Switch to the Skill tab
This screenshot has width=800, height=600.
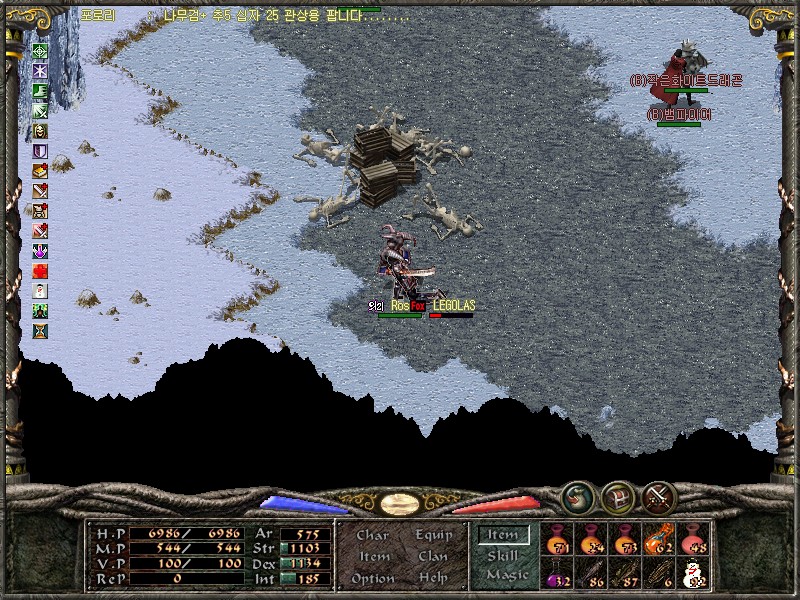pos(503,556)
